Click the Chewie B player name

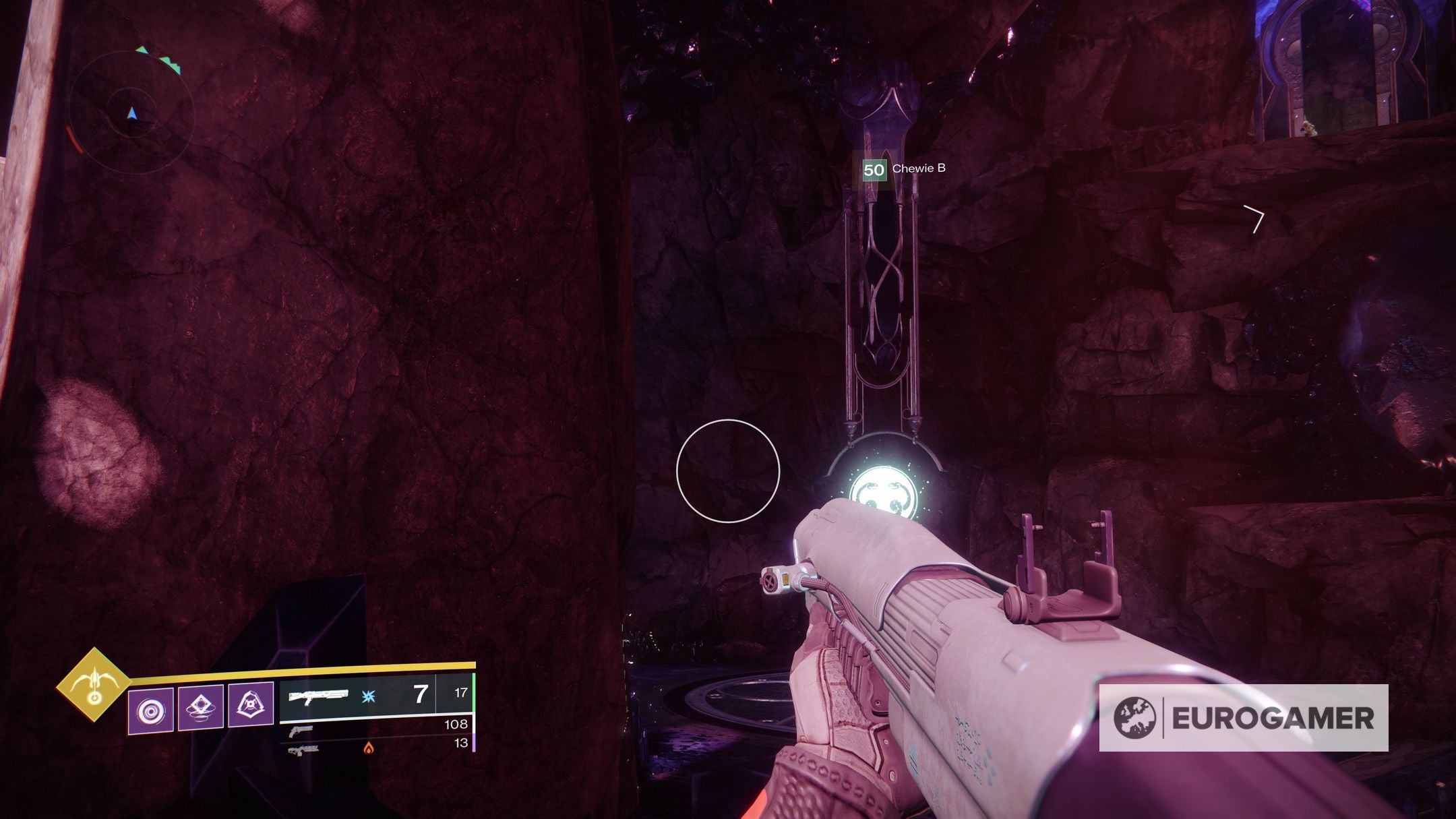pyautogui.click(x=918, y=171)
